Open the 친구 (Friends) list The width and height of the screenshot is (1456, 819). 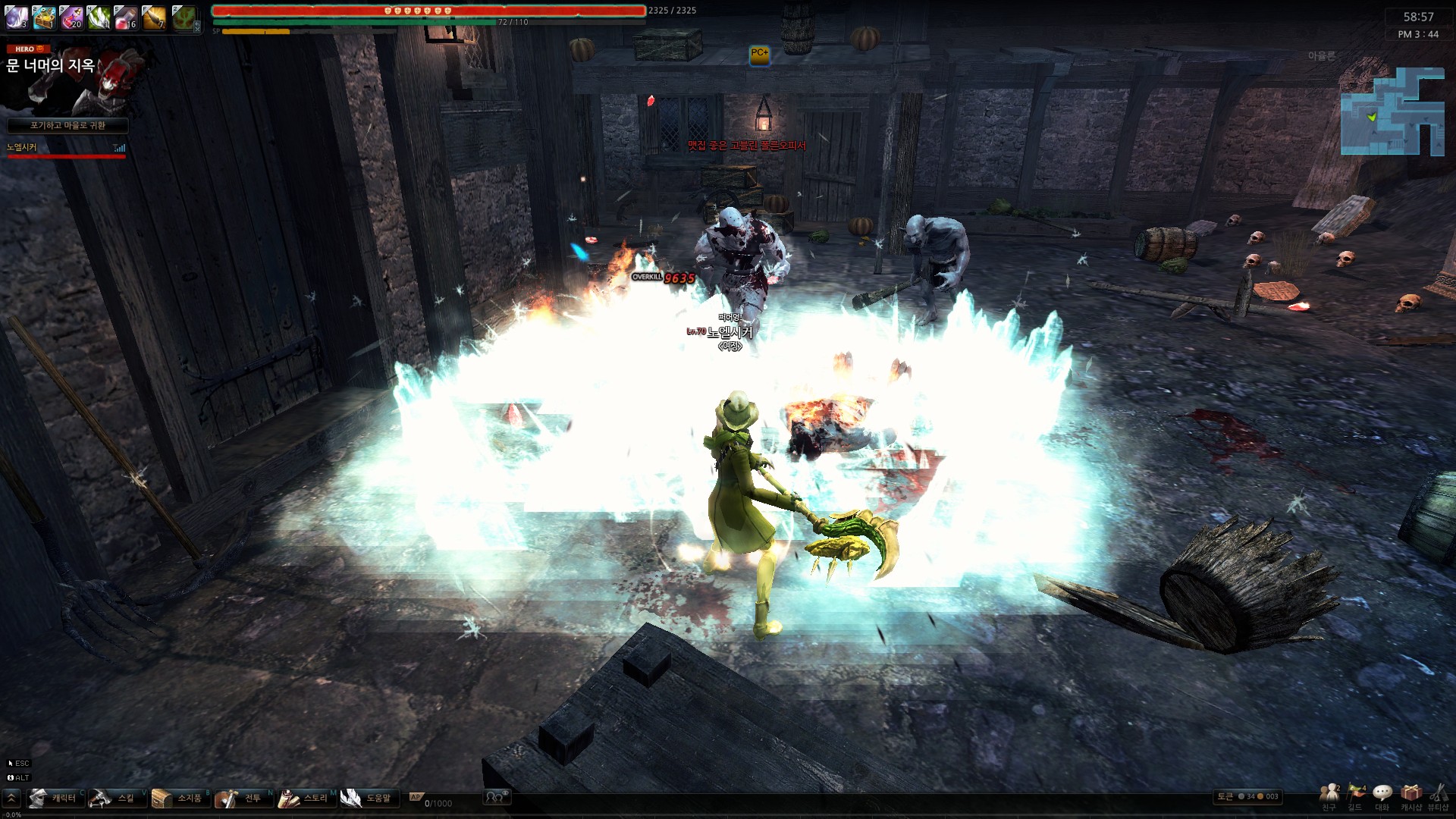tap(1329, 796)
